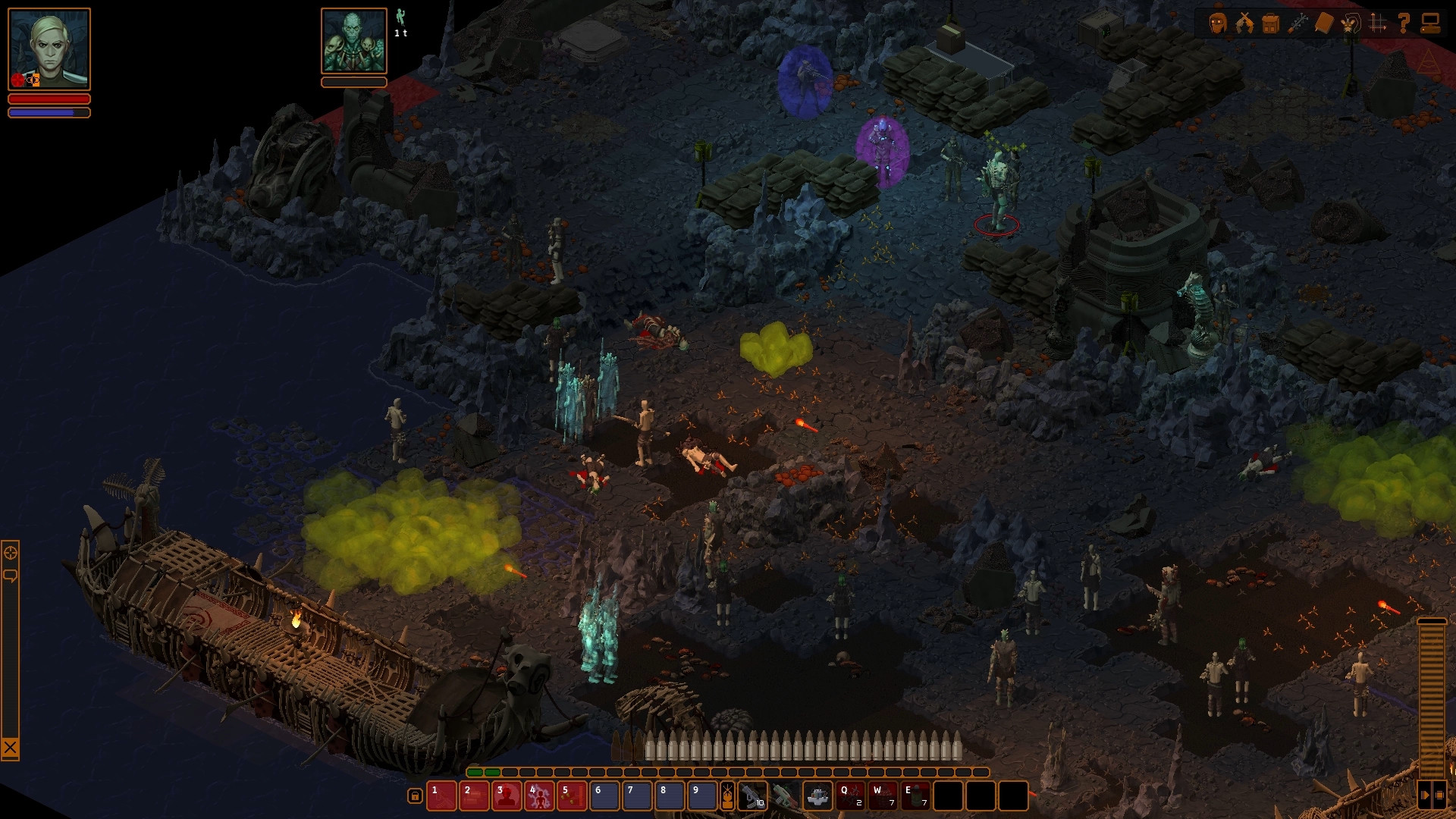Toggle the hotbar padlock lock button
Image resolution: width=1456 pixels, height=819 pixels.
[x=414, y=795]
